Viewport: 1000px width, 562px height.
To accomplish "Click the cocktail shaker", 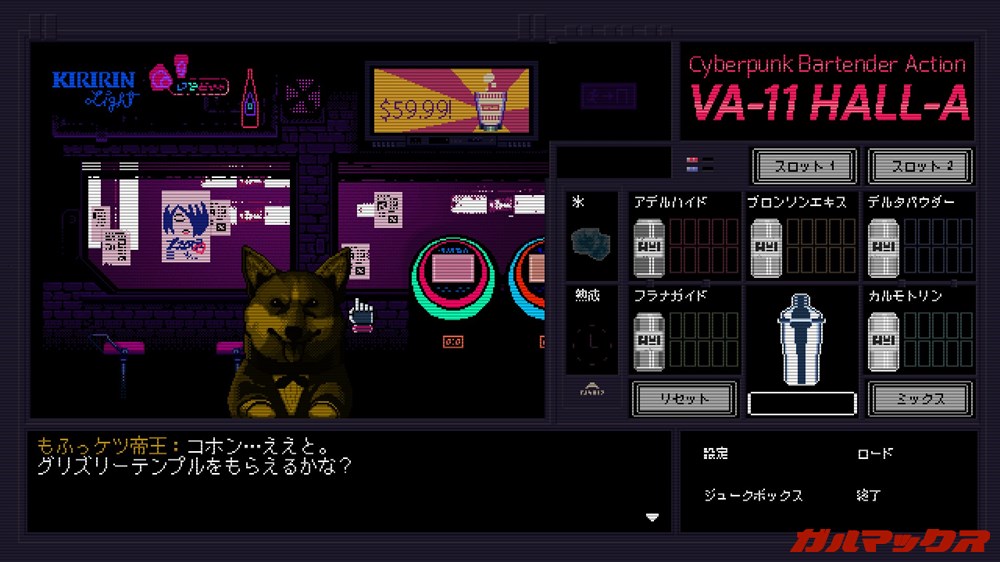I will (801, 338).
